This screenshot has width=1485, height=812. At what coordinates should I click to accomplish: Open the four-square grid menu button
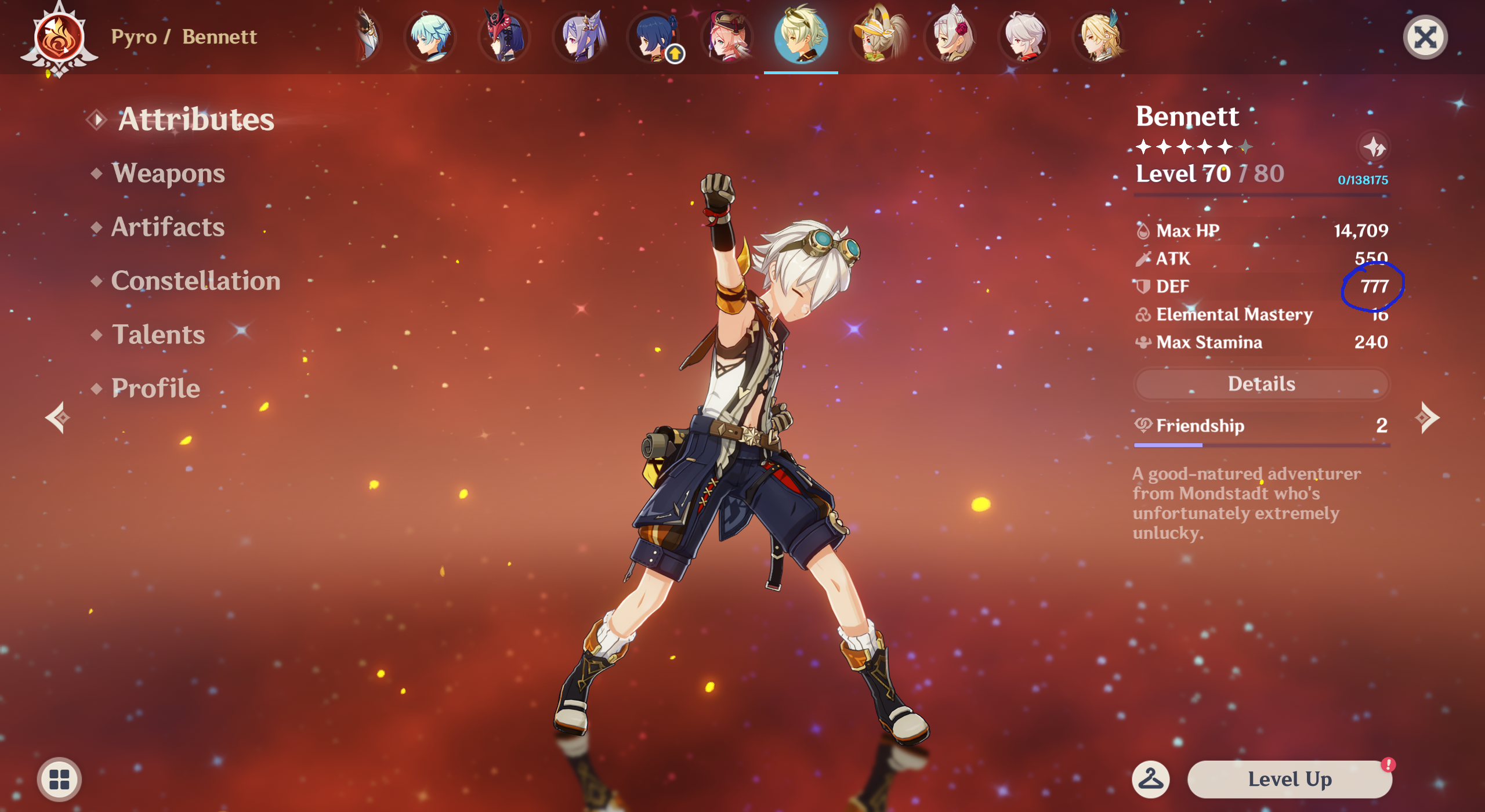(59, 779)
